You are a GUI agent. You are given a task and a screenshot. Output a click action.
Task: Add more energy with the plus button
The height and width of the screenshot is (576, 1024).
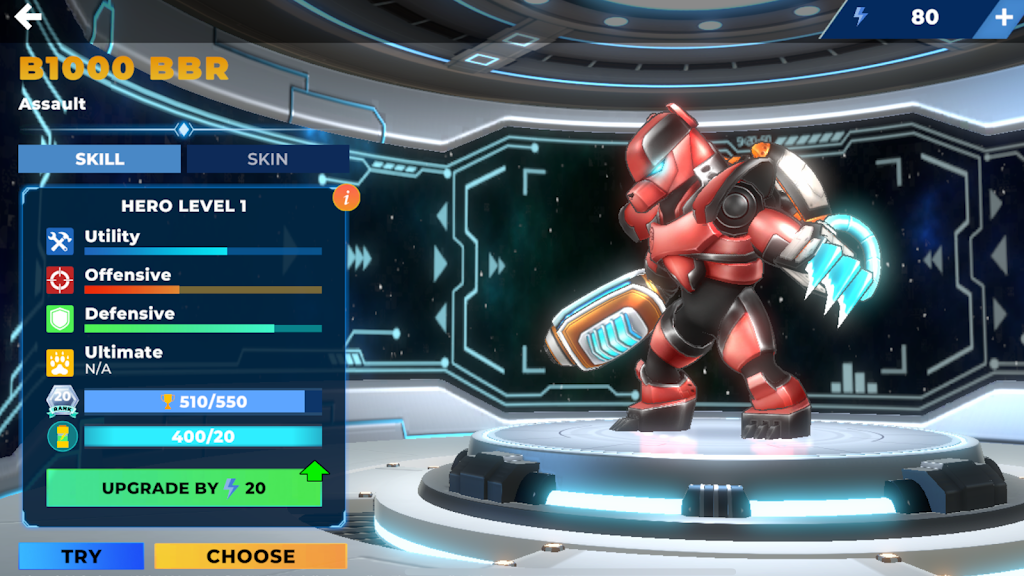(x=1003, y=17)
